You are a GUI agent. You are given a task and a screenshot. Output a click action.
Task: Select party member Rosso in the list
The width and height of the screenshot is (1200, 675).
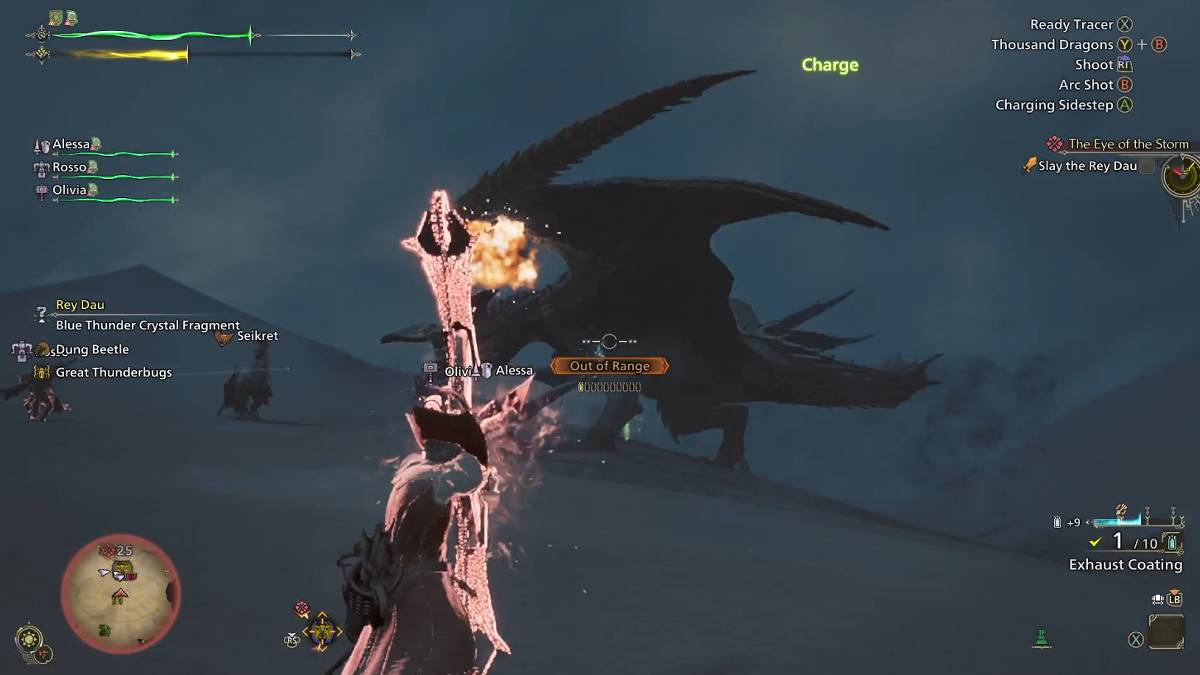tap(69, 167)
